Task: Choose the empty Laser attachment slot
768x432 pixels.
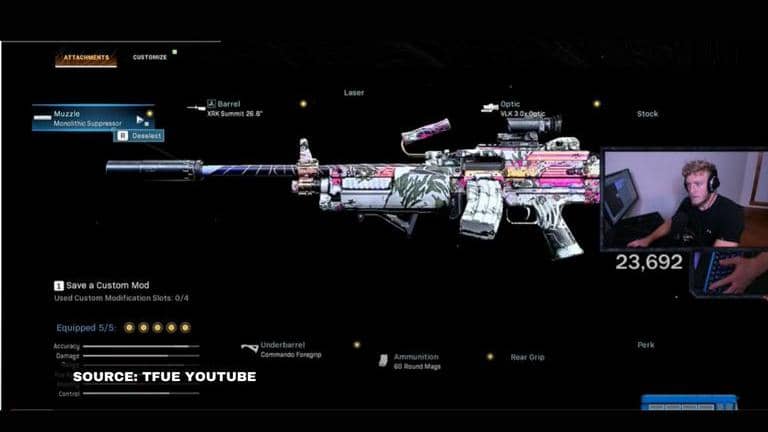Action: [x=354, y=93]
